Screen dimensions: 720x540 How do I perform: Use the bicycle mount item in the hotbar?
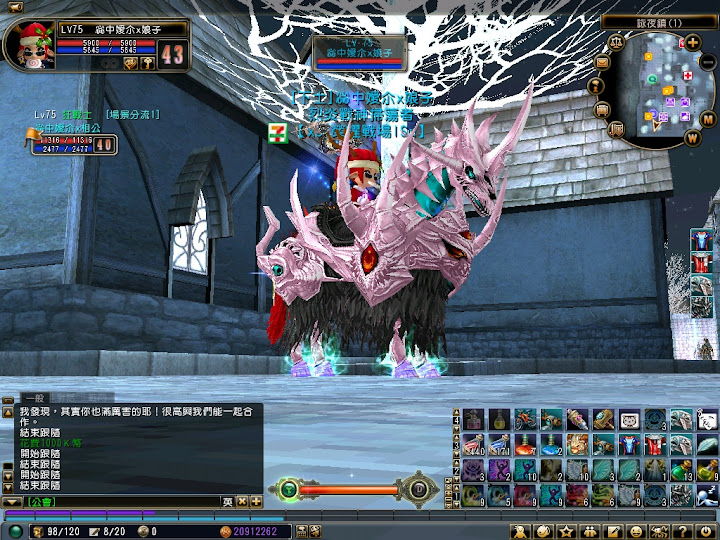524,419
